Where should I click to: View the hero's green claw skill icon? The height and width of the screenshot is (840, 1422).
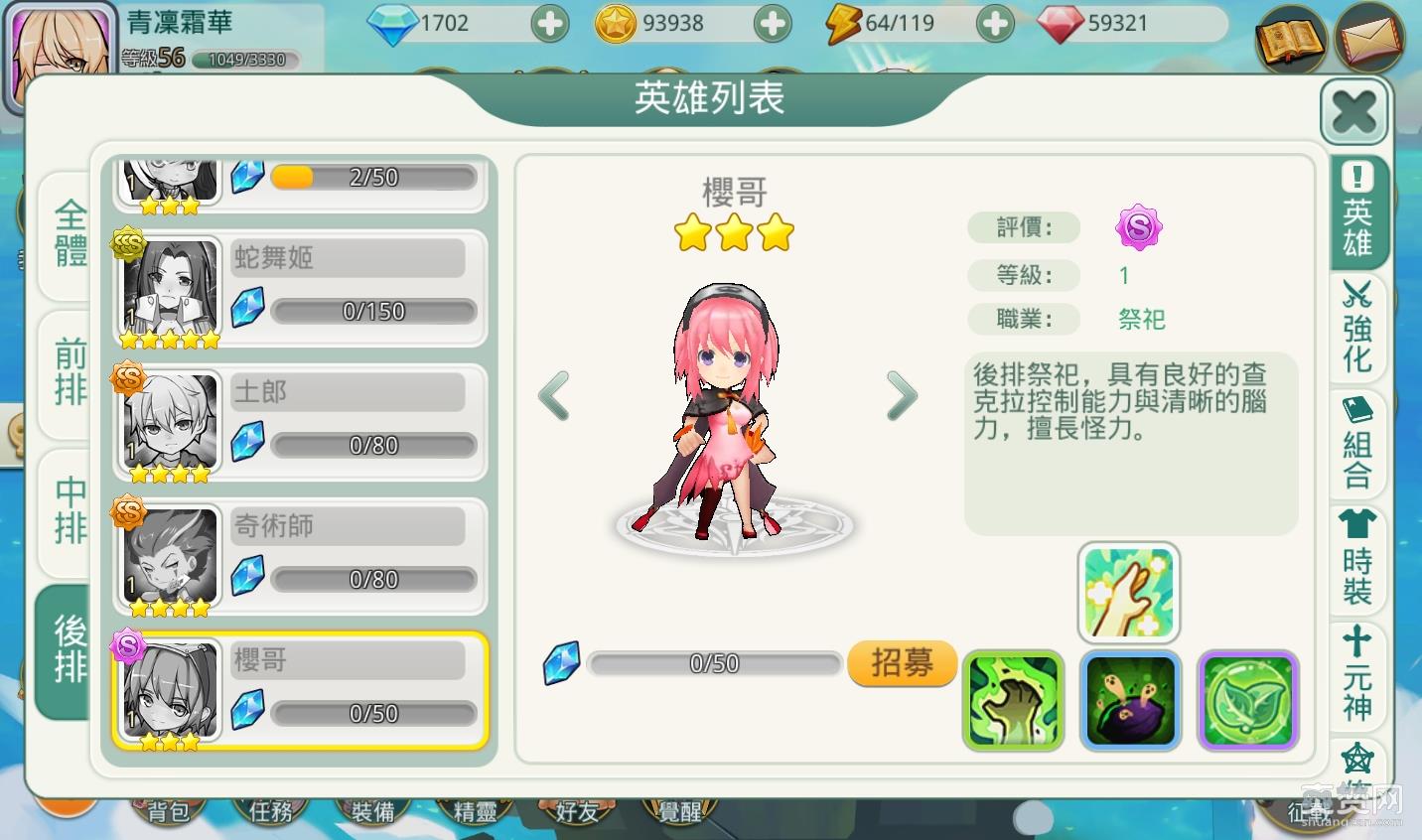tap(1012, 700)
